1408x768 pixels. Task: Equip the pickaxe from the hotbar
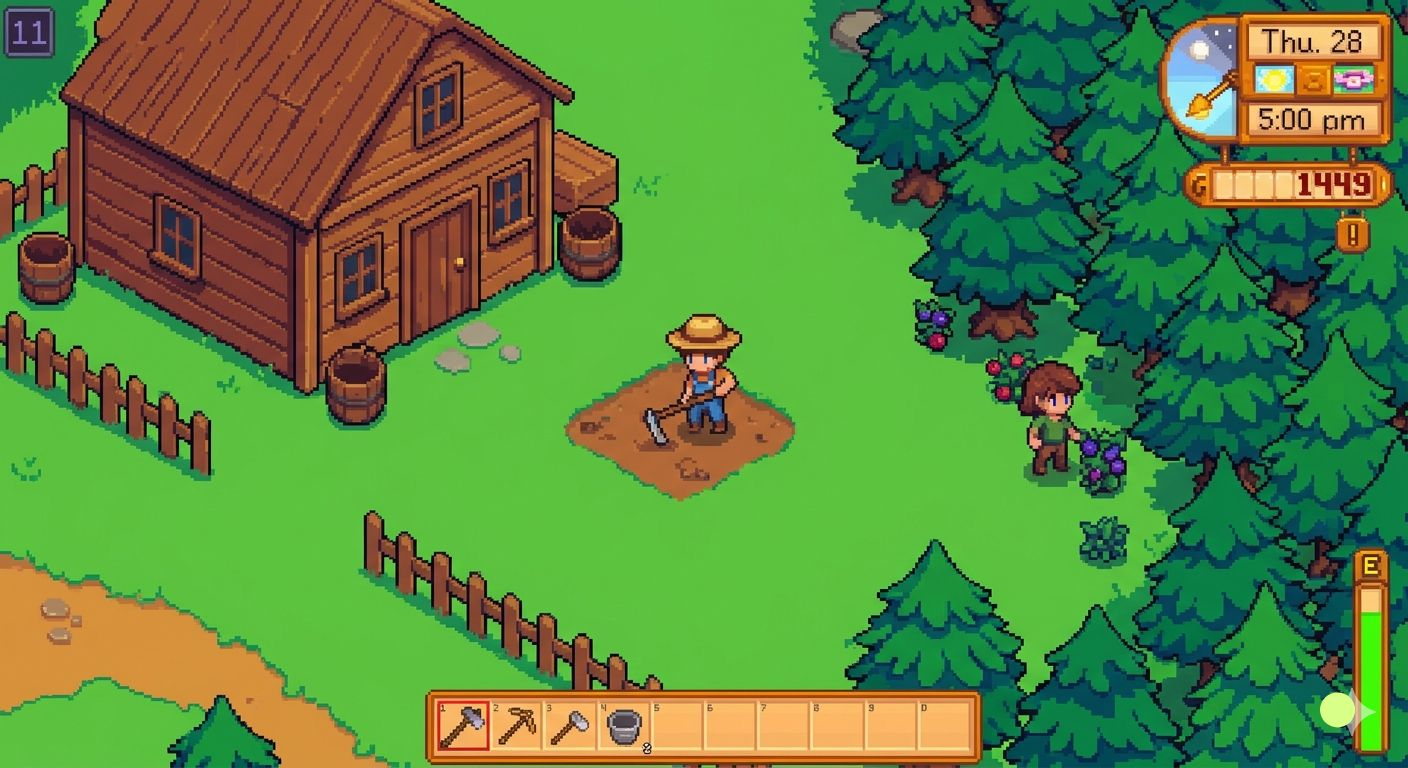click(517, 725)
